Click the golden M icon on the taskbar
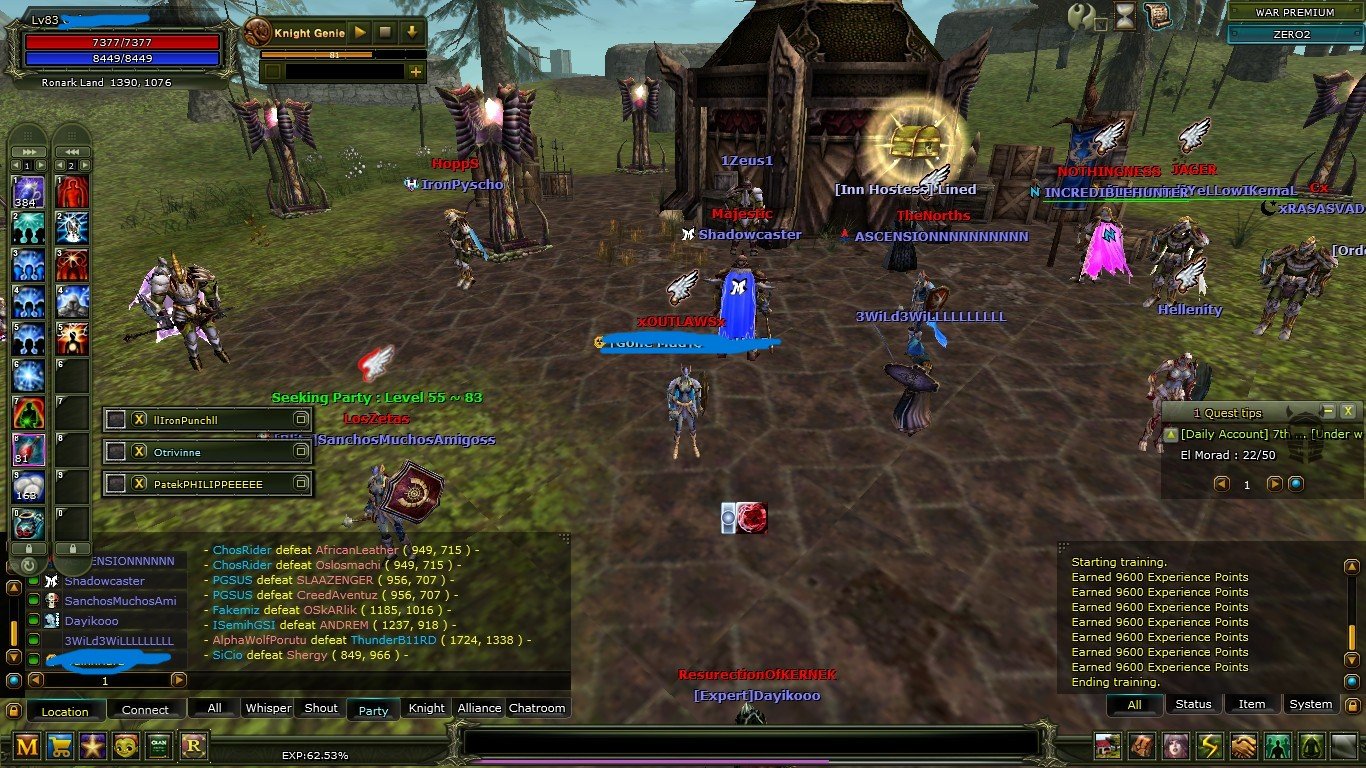 (x=27, y=748)
